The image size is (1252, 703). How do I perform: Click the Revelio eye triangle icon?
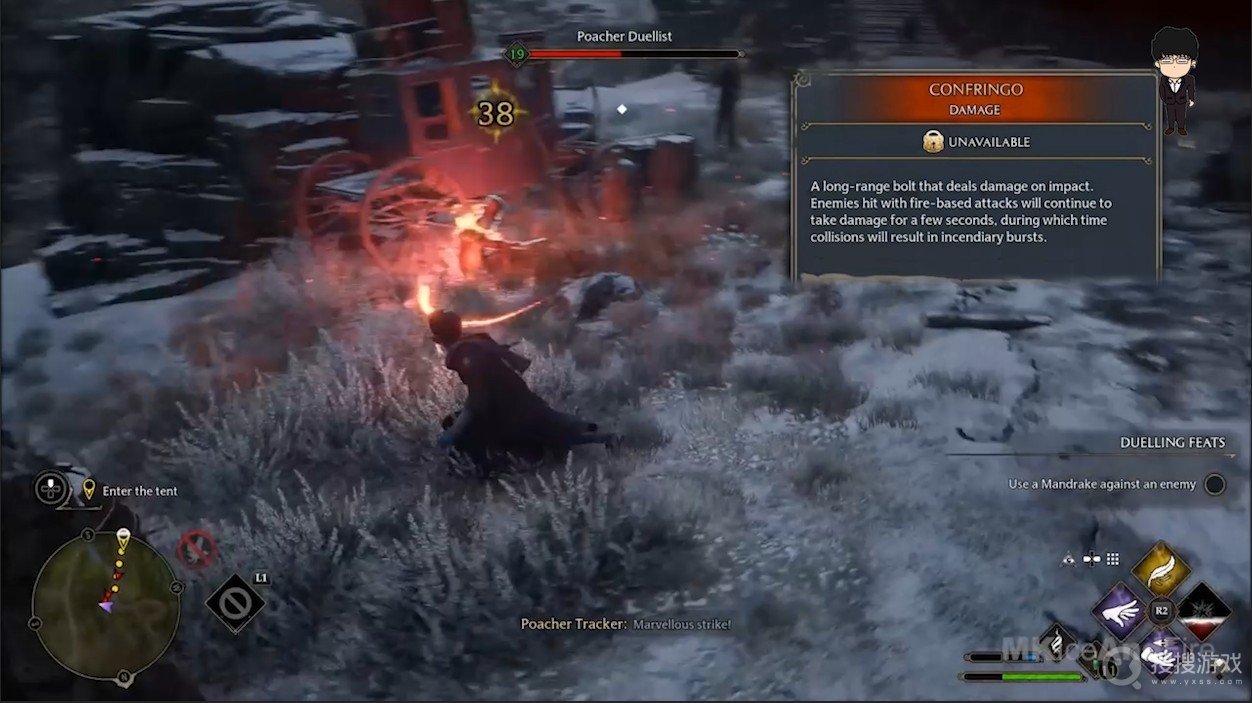pos(1069,559)
